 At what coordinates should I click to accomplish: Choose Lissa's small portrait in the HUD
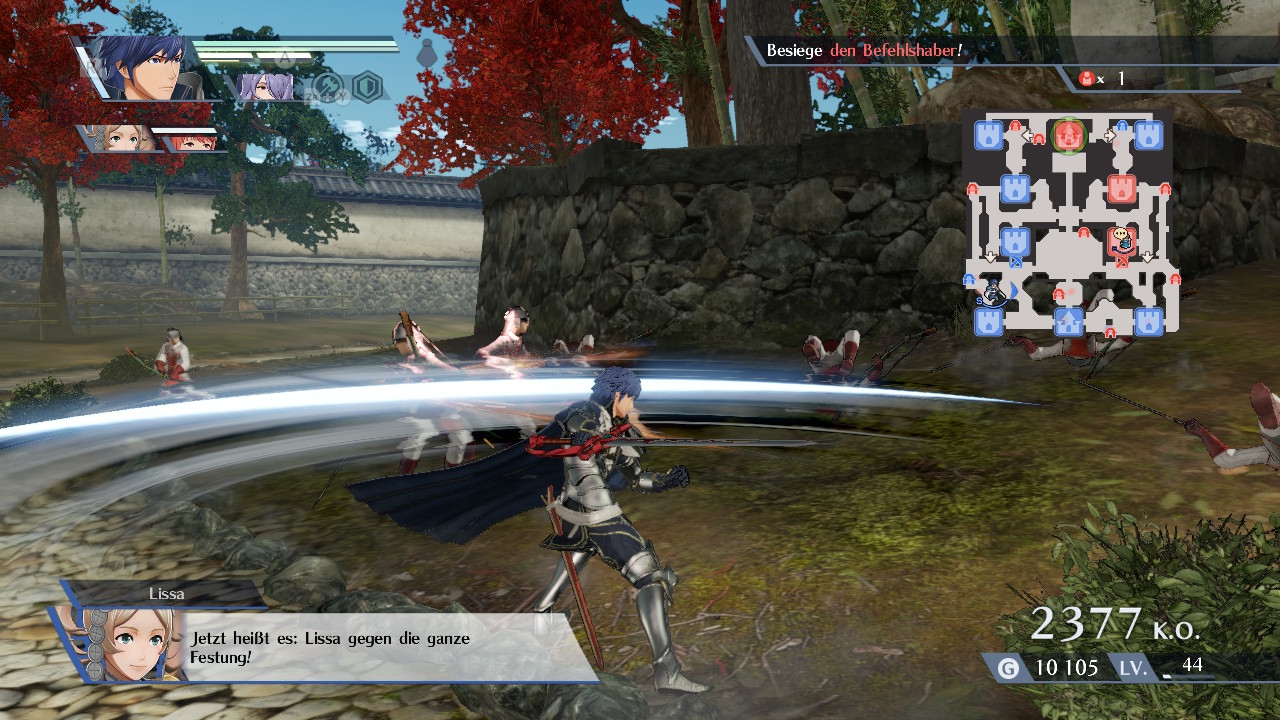pos(122,138)
